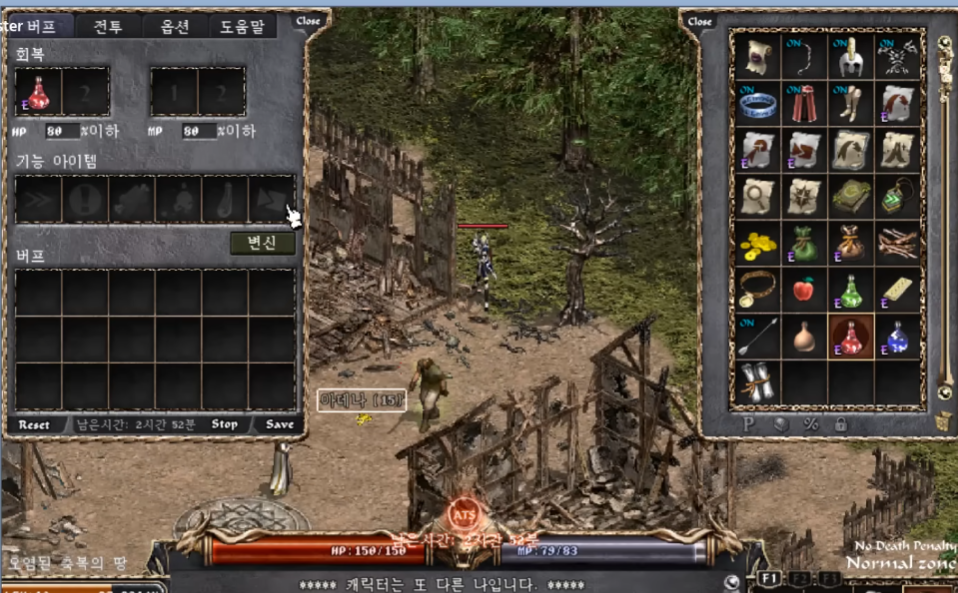The image size is (958, 593).
Task: Select the red apple item
Action: coord(804,290)
